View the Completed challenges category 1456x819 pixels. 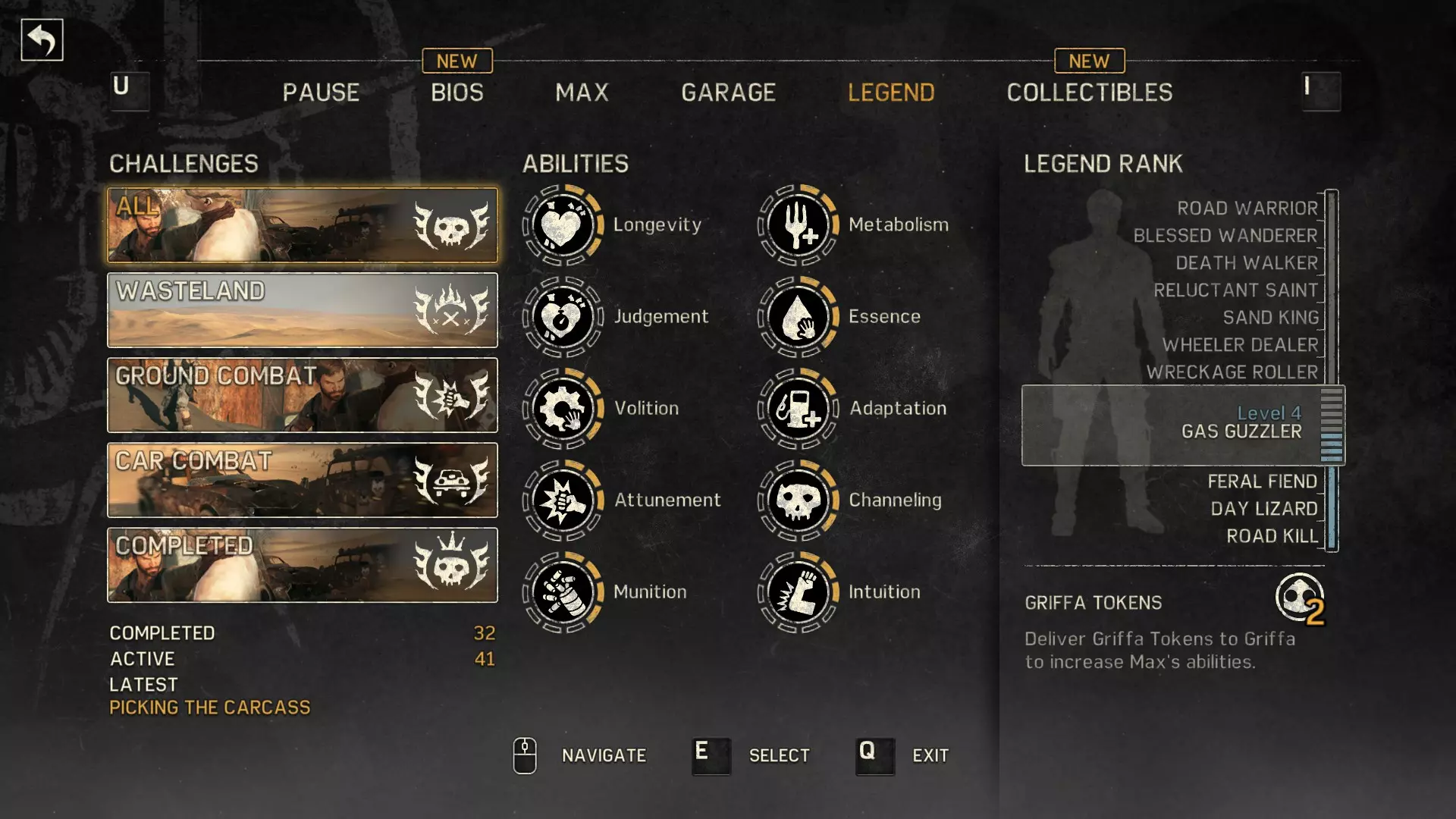pos(303,565)
